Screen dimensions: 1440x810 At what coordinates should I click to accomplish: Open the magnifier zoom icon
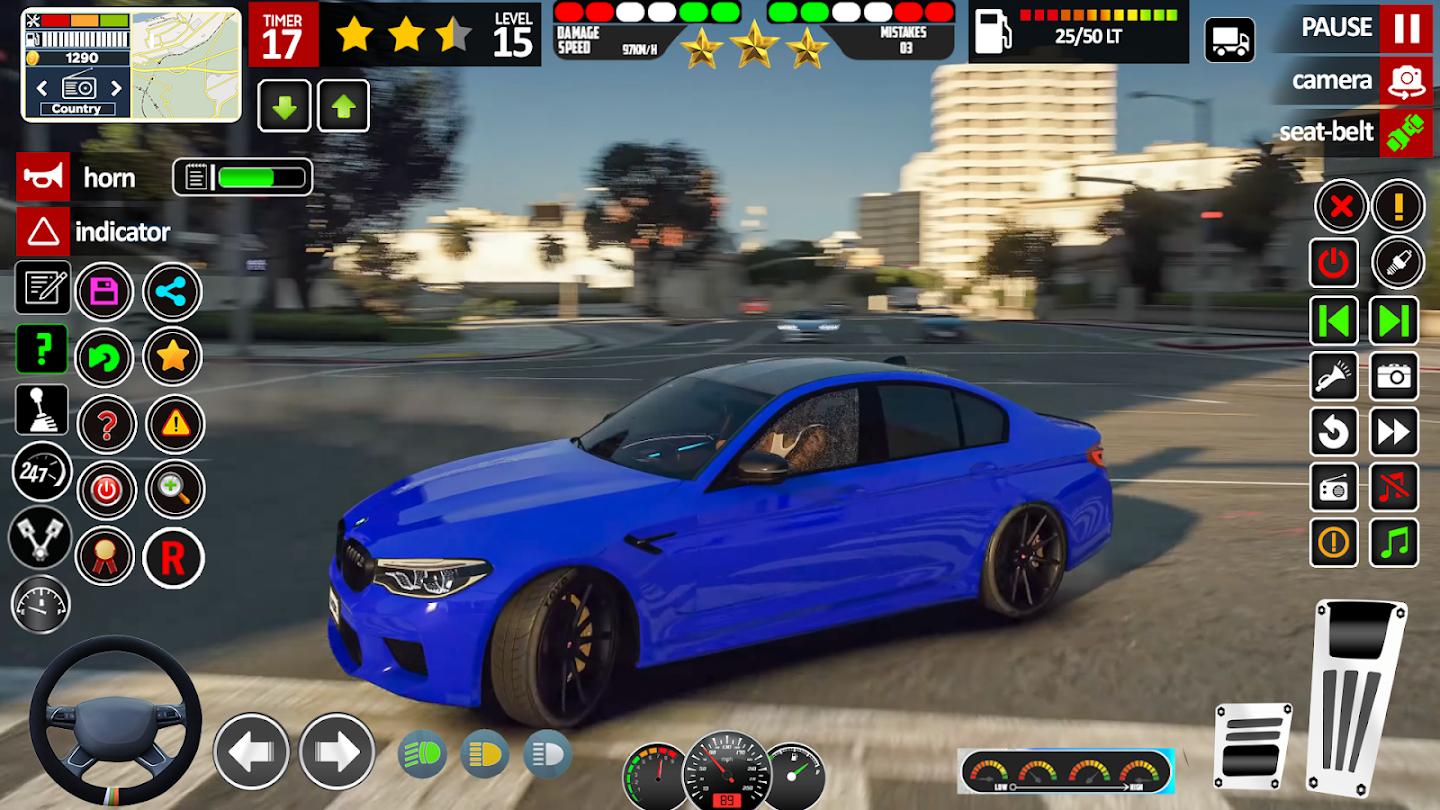[175, 489]
